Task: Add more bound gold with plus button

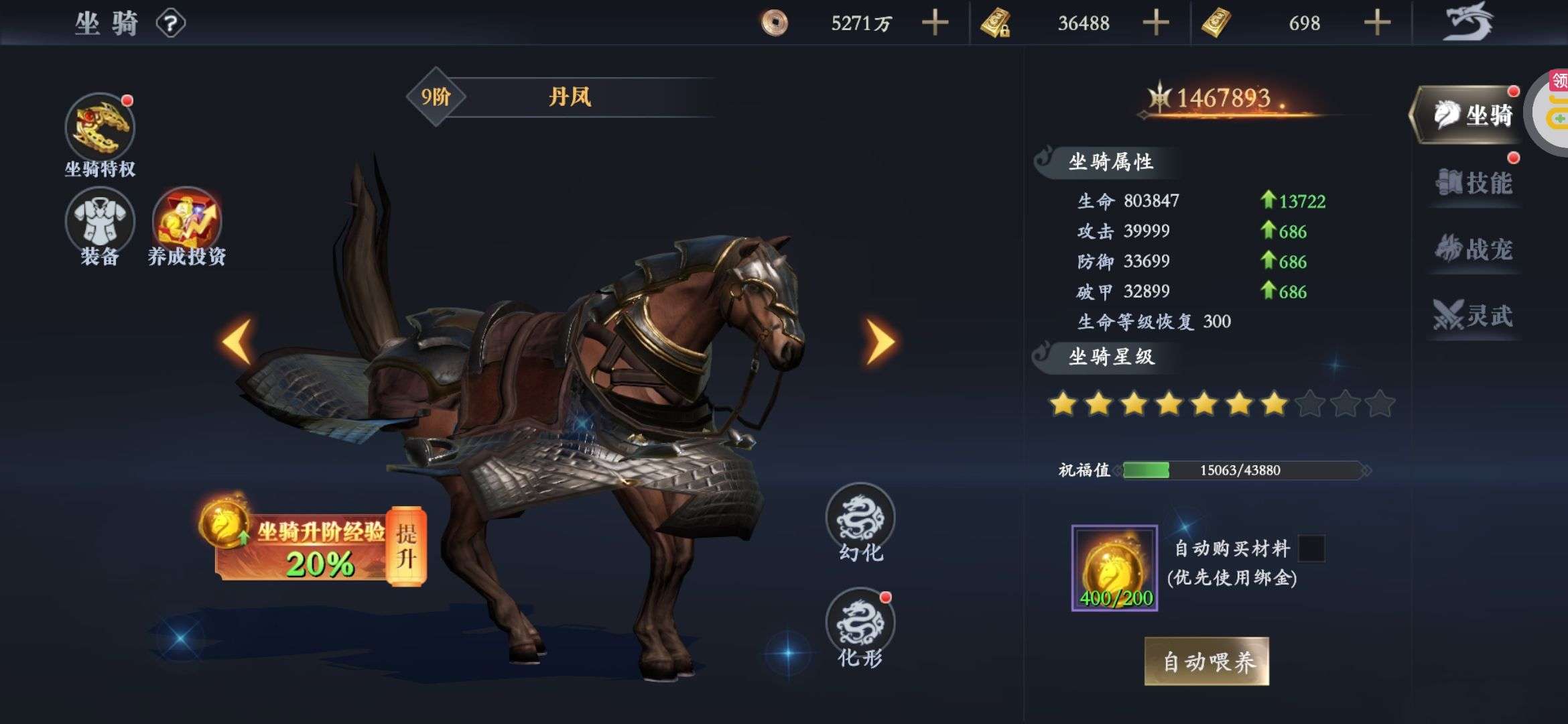Action: [x=1155, y=23]
